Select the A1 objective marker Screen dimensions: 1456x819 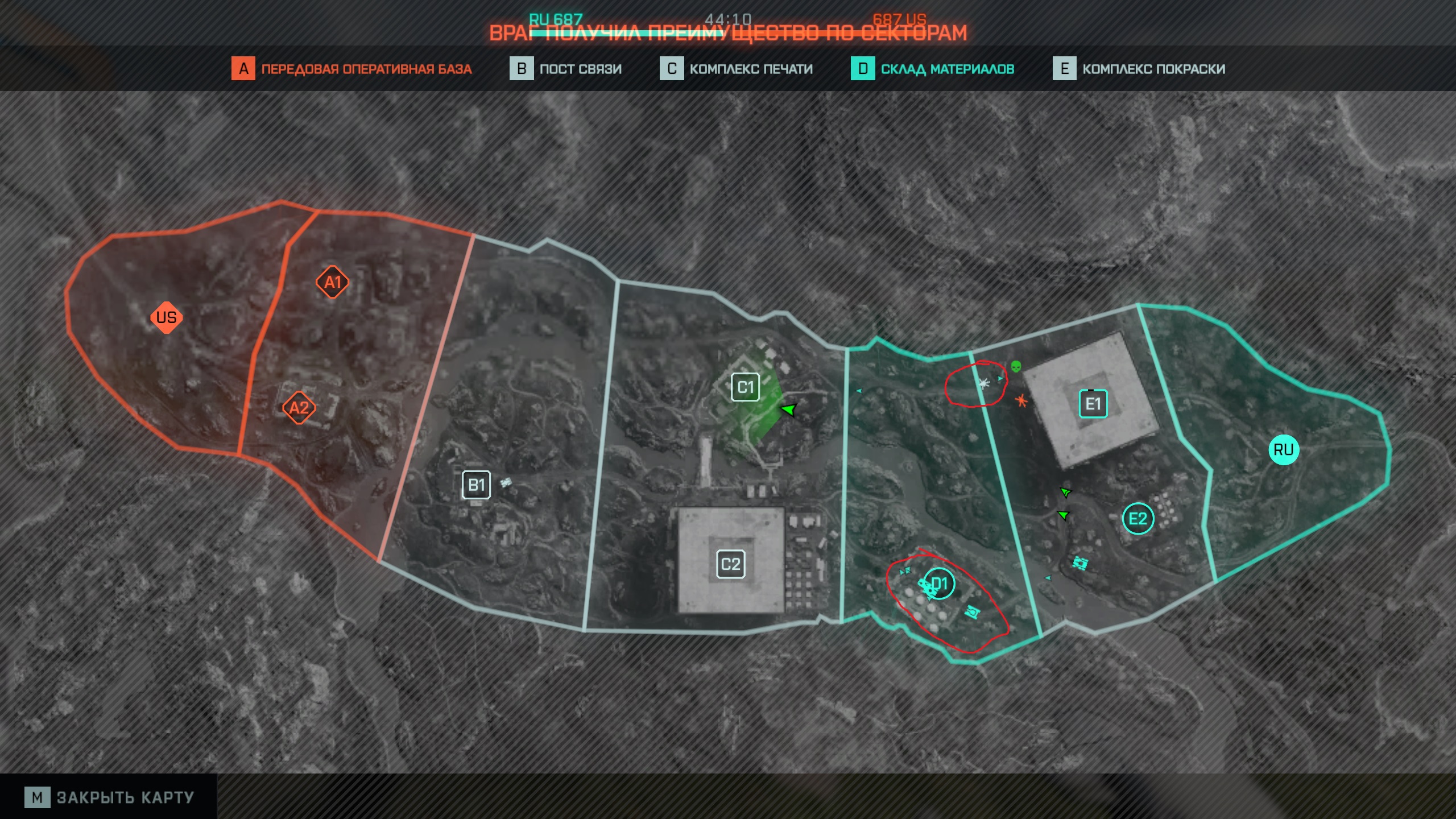pyautogui.click(x=333, y=282)
